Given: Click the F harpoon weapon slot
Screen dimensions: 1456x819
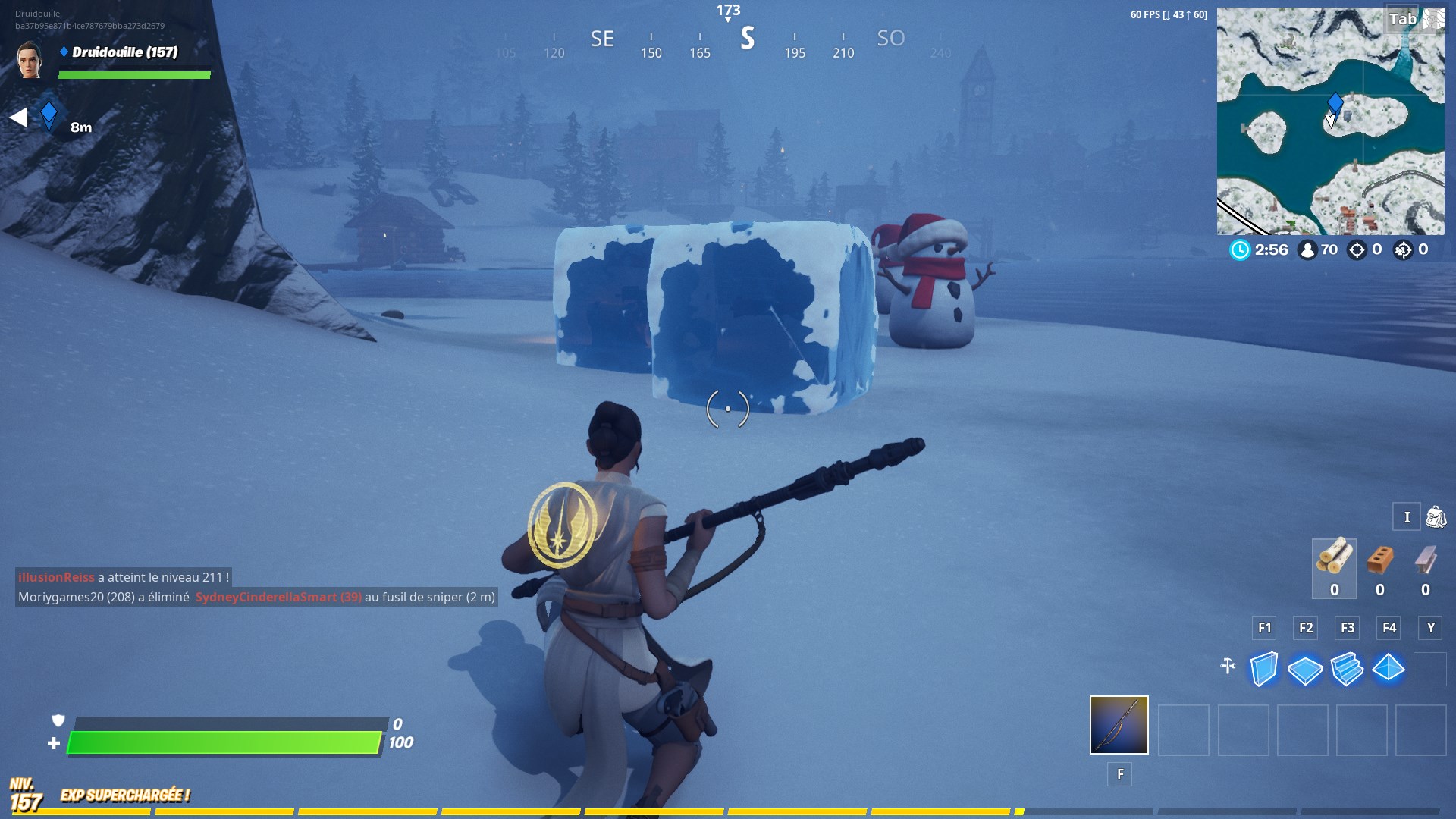Looking at the screenshot, I should tap(1119, 726).
